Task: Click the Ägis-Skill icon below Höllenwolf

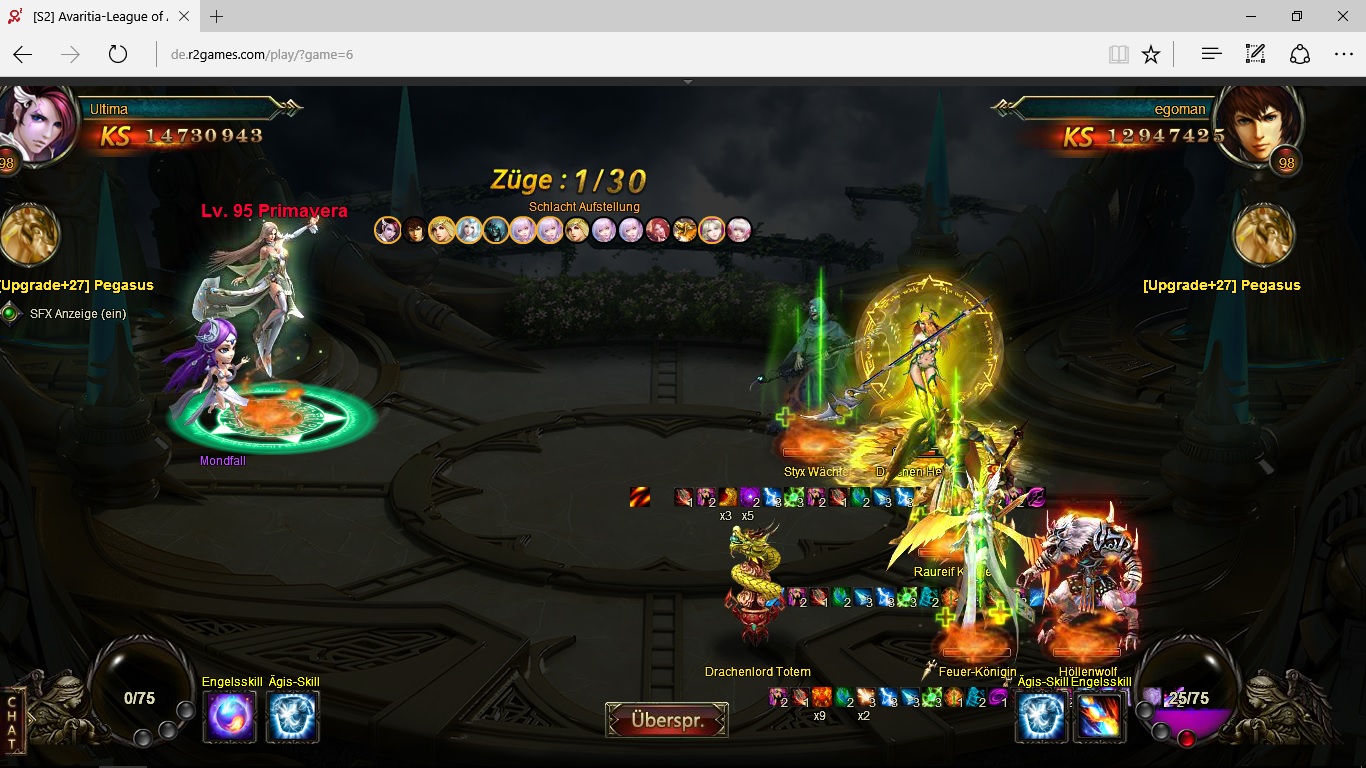Action: [x=1041, y=717]
